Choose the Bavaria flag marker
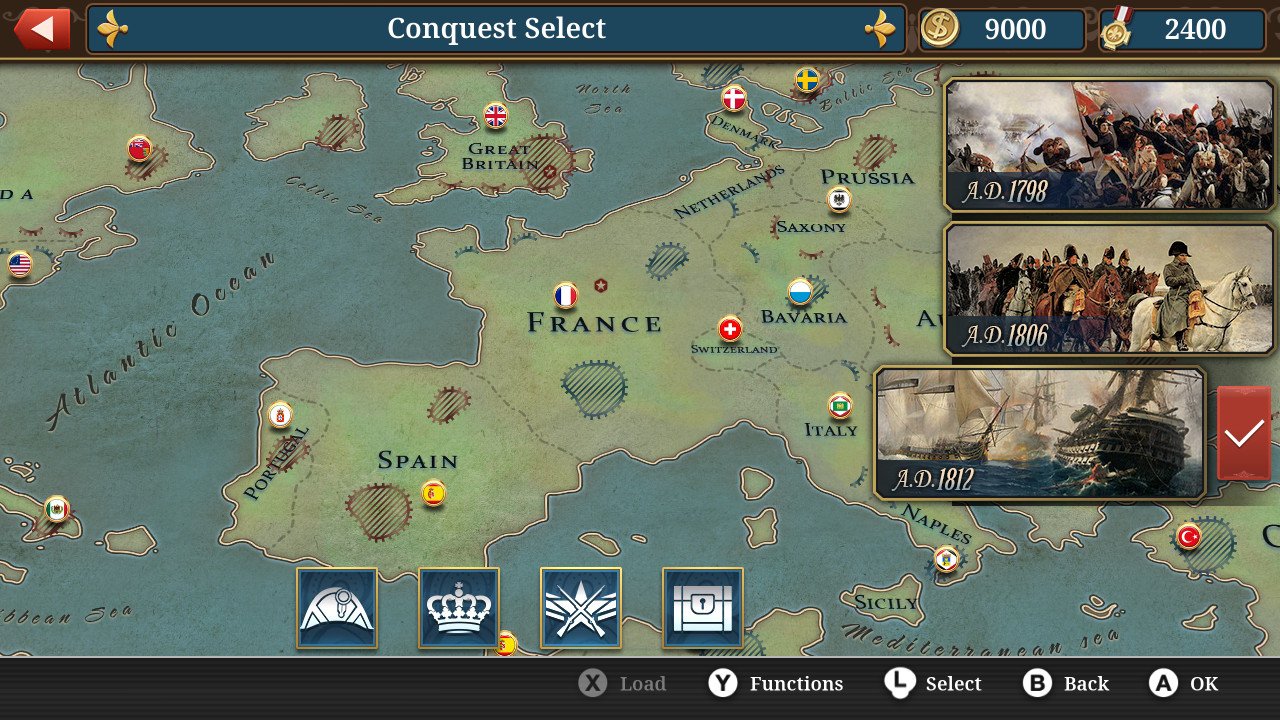Image resolution: width=1280 pixels, height=720 pixels. pos(800,292)
